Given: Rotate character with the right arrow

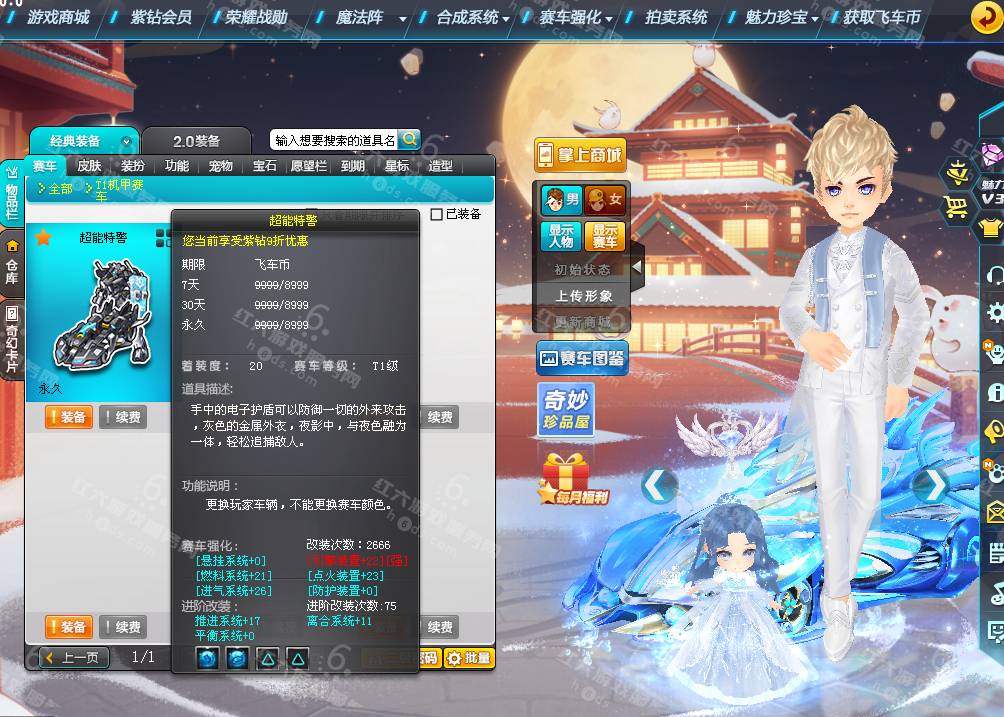Looking at the screenshot, I should (931, 485).
